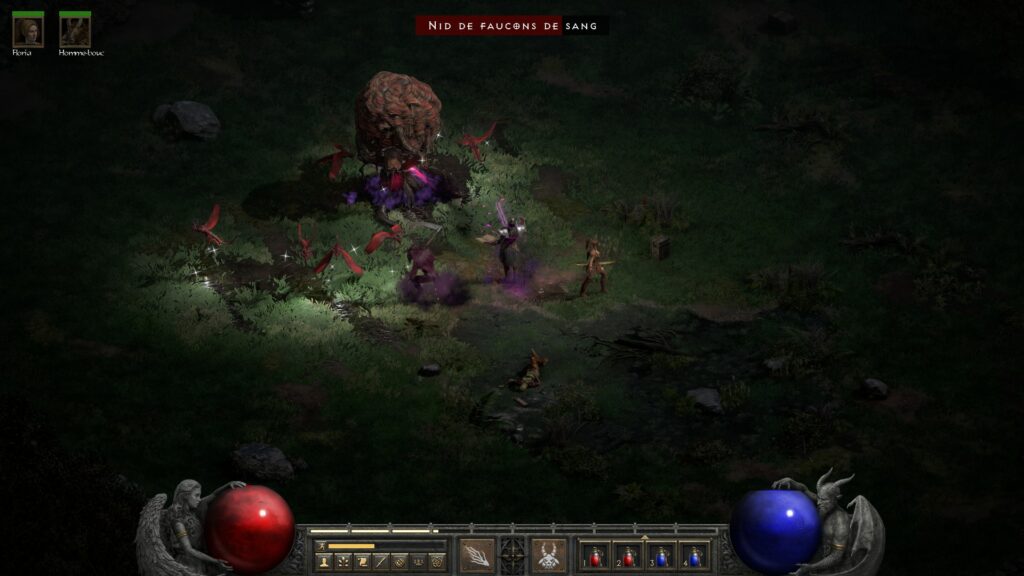Open the left-click attack skill selector
Viewport: 1024px width, 576px height.
pos(476,555)
